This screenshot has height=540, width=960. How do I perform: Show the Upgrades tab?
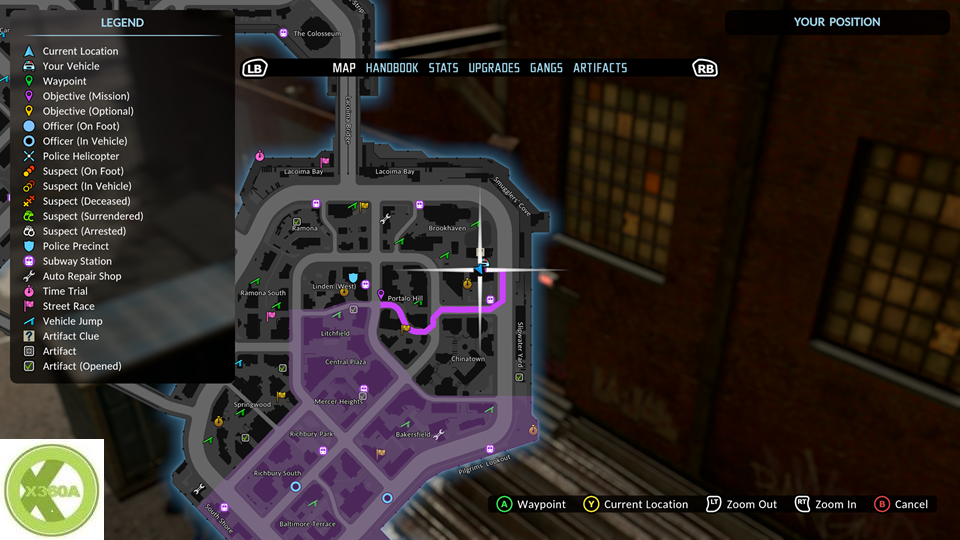[494, 68]
